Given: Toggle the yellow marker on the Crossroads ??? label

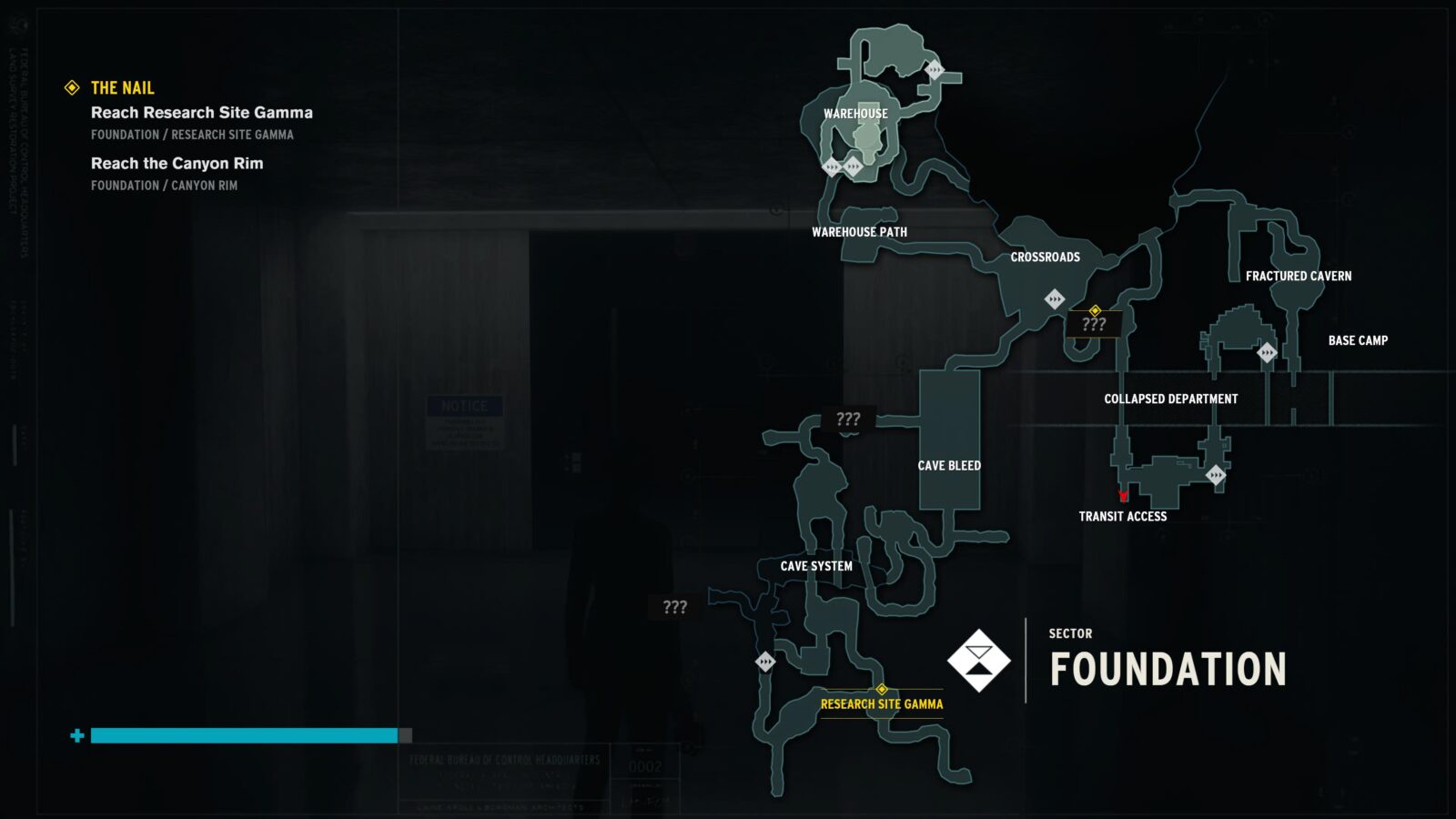Looking at the screenshot, I should 1095,309.
